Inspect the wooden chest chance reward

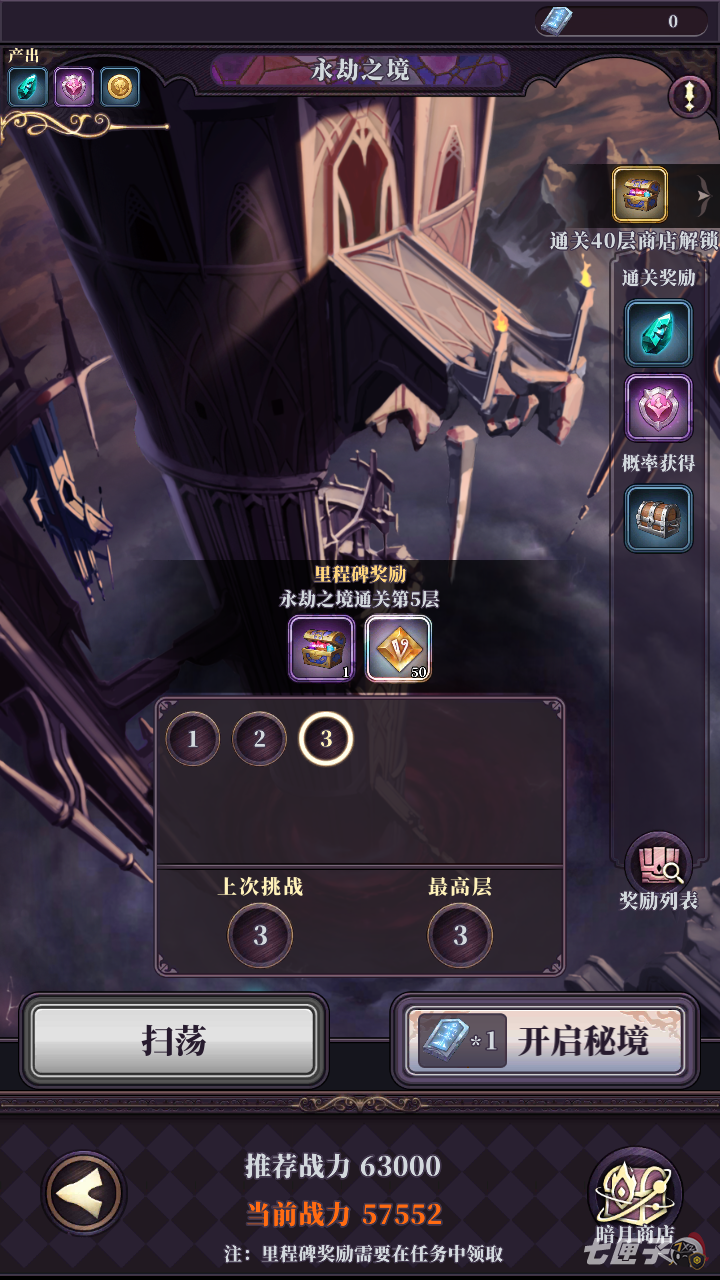click(x=658, y=518)
